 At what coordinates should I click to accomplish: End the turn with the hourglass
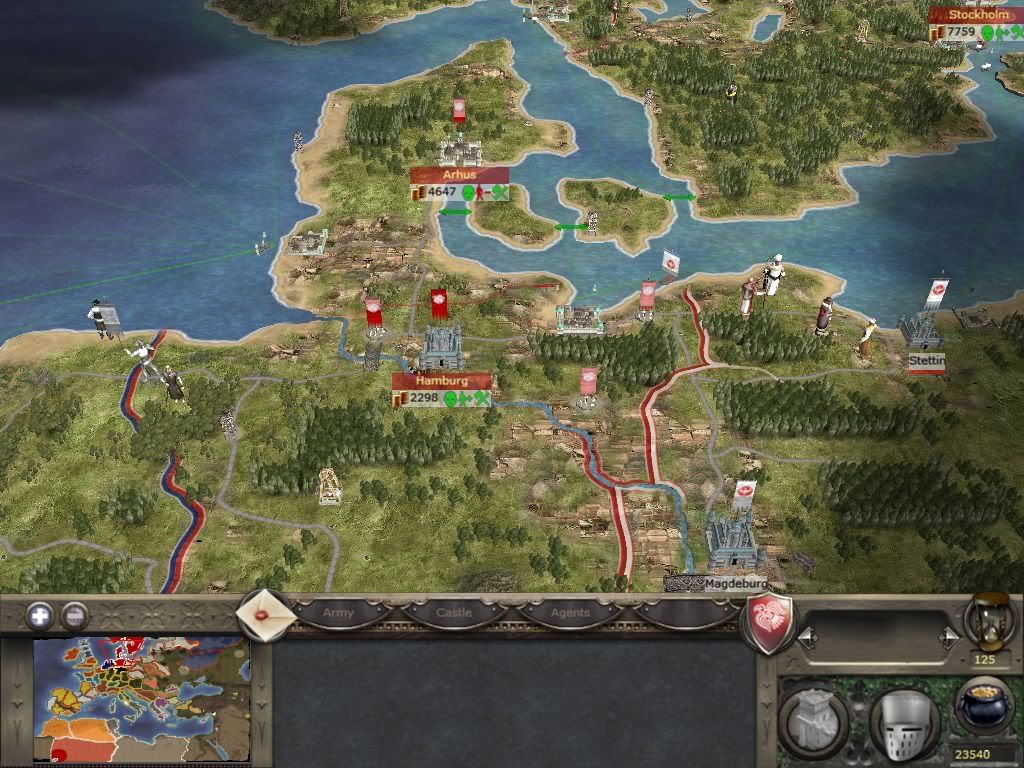tap(984, 620)
